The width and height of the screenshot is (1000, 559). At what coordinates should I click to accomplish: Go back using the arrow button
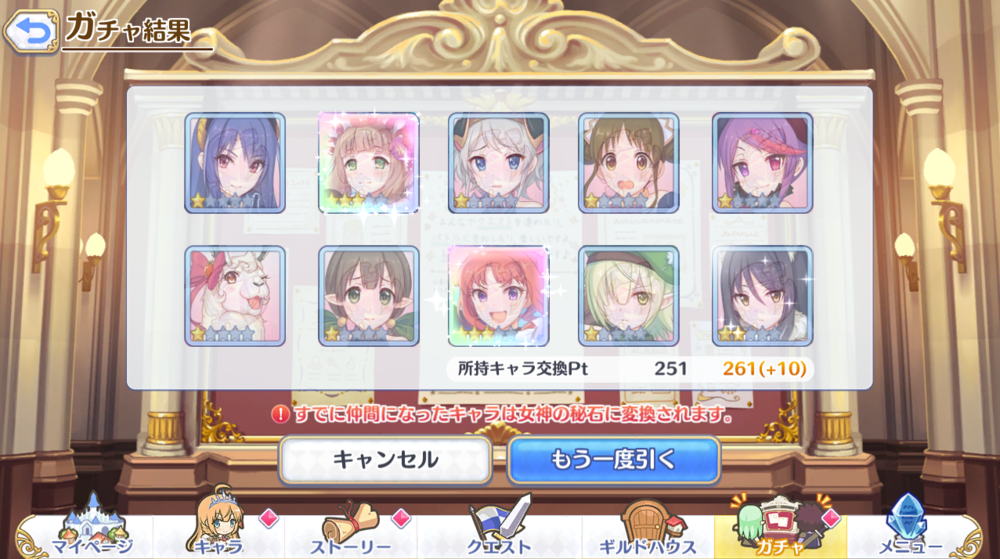pyautogui.click(x=31, y=31)
